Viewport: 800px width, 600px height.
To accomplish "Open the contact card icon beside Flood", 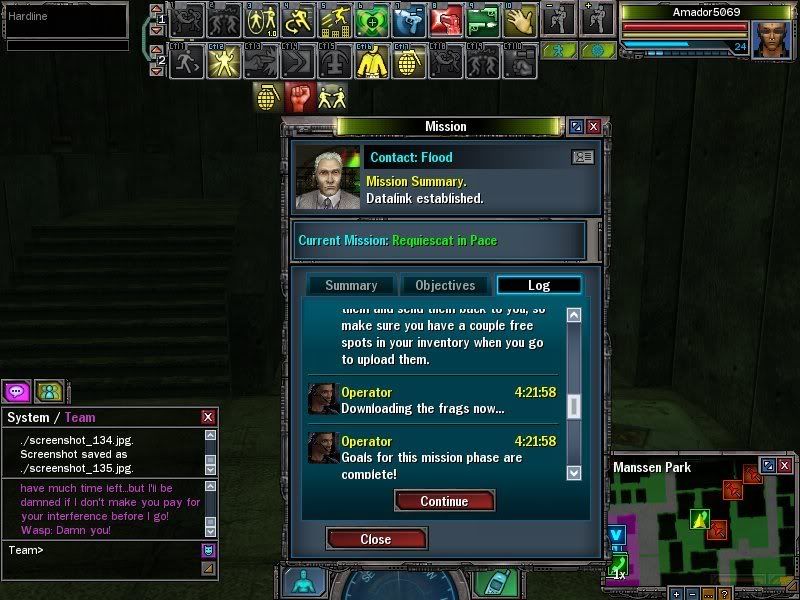I will click(582, 157).
